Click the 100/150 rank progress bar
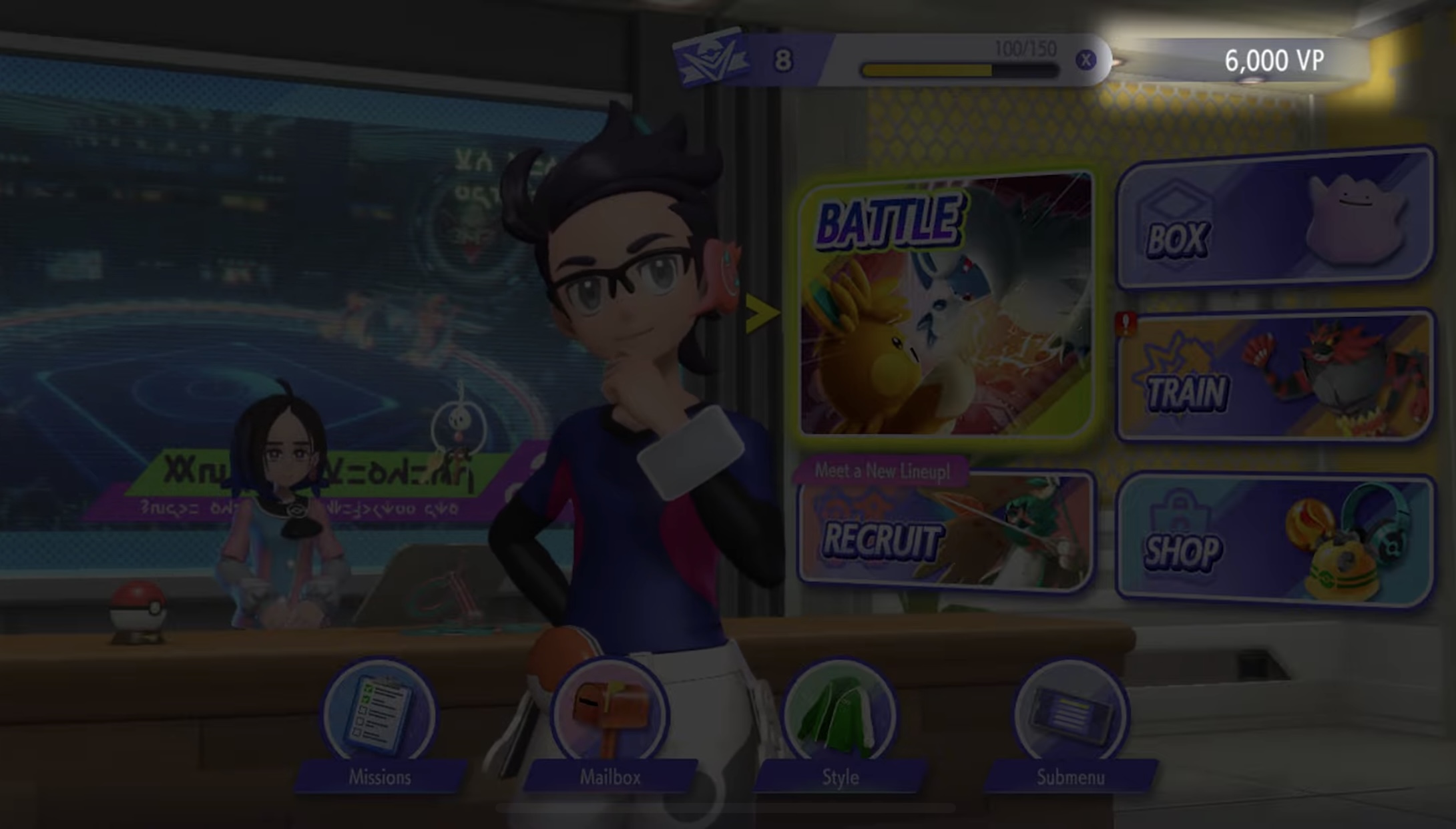1456x829 pixels. click(959, 67)
